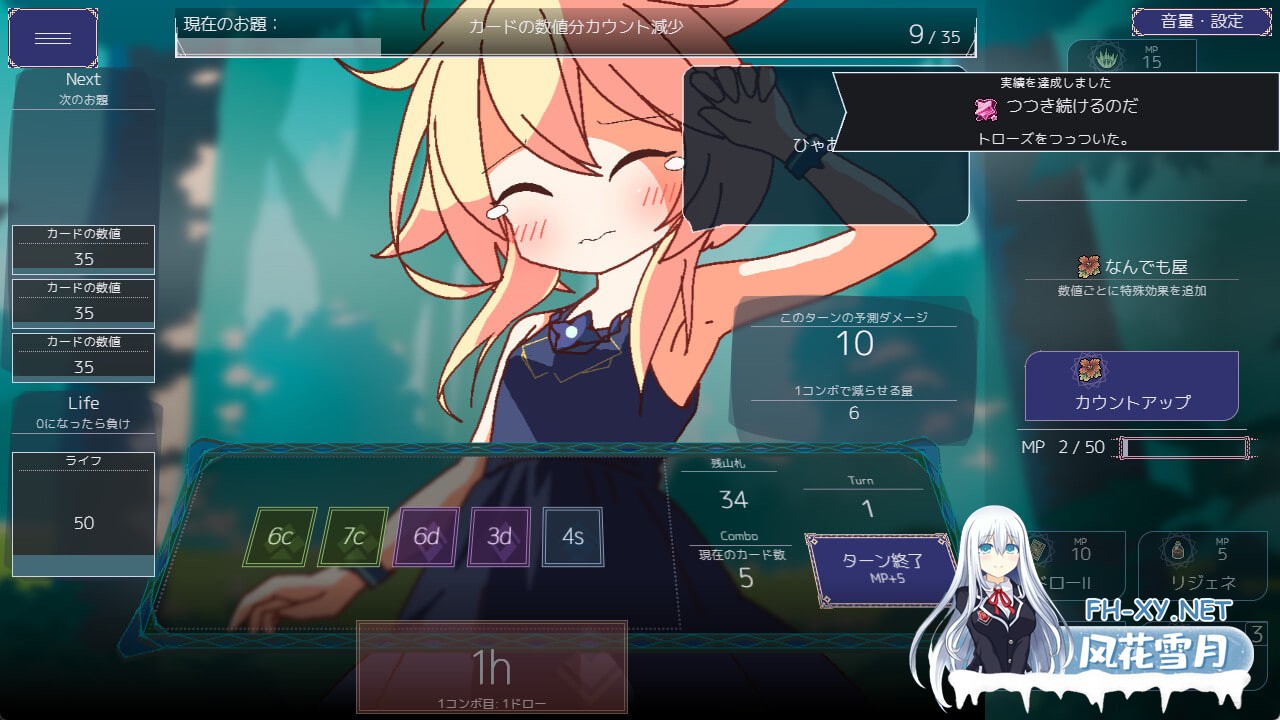Open the hamburger menu

pos(53,38)
